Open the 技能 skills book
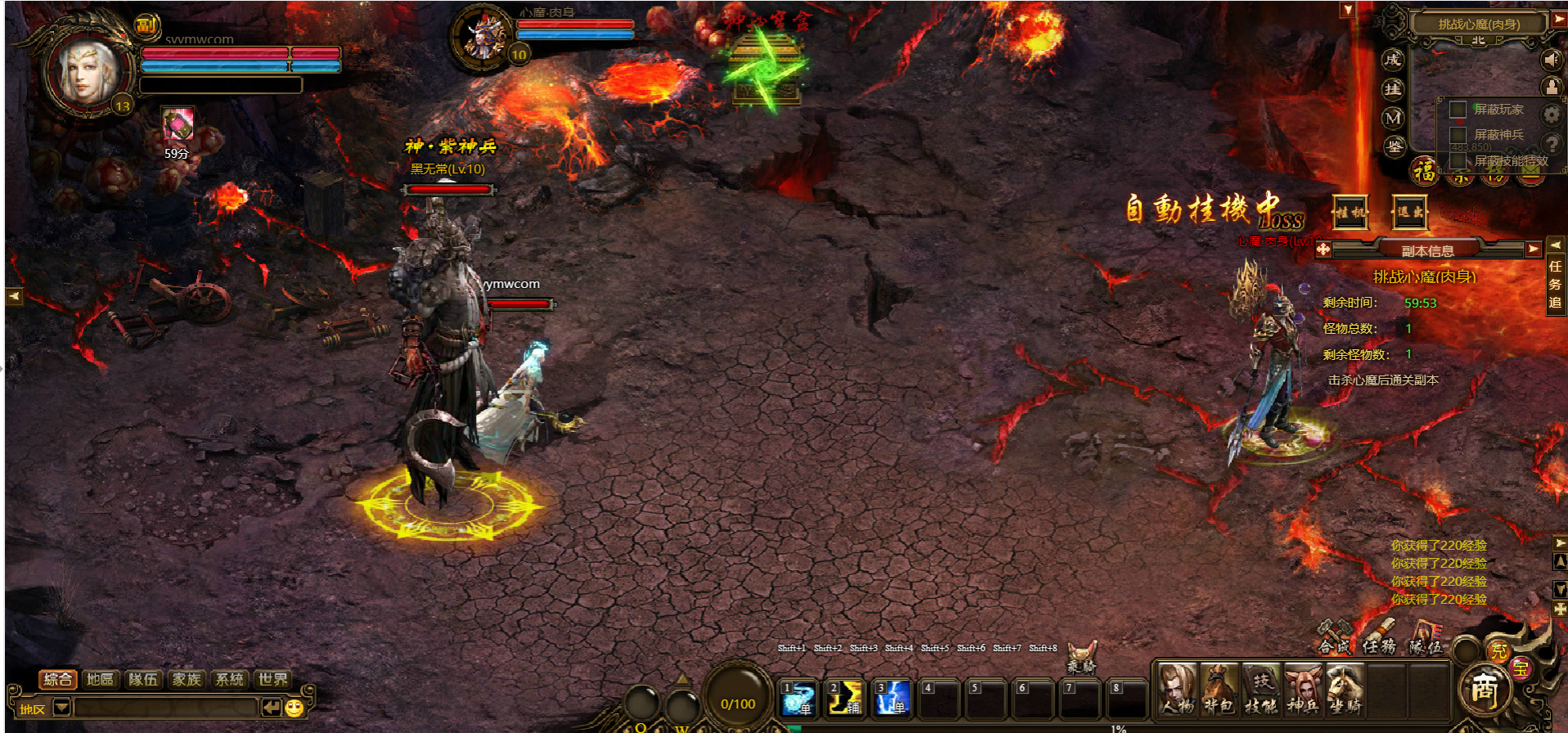Screen dimensions: 1568x733 (x=1260, y=689)
